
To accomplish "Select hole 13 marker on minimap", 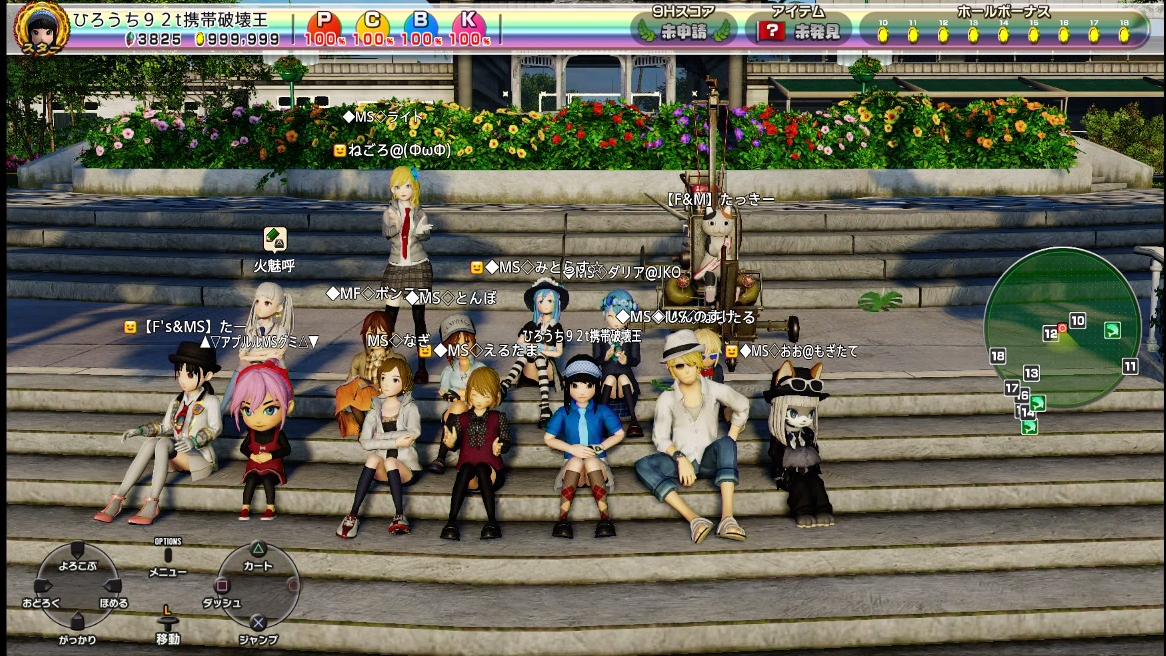I will pyautogui.click(x=1031, y=373).
